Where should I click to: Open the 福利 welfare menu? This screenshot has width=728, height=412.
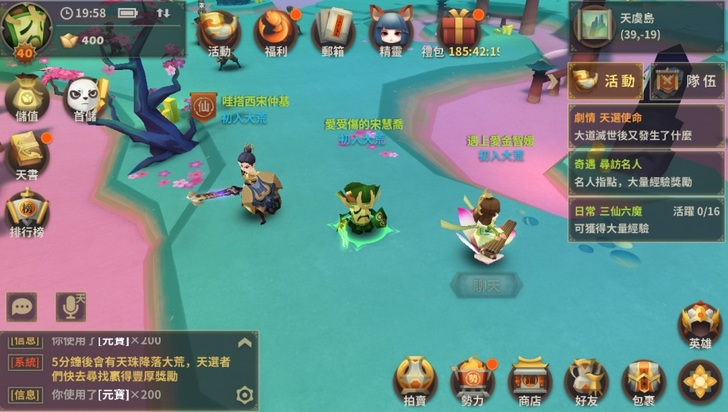[275, 32]
